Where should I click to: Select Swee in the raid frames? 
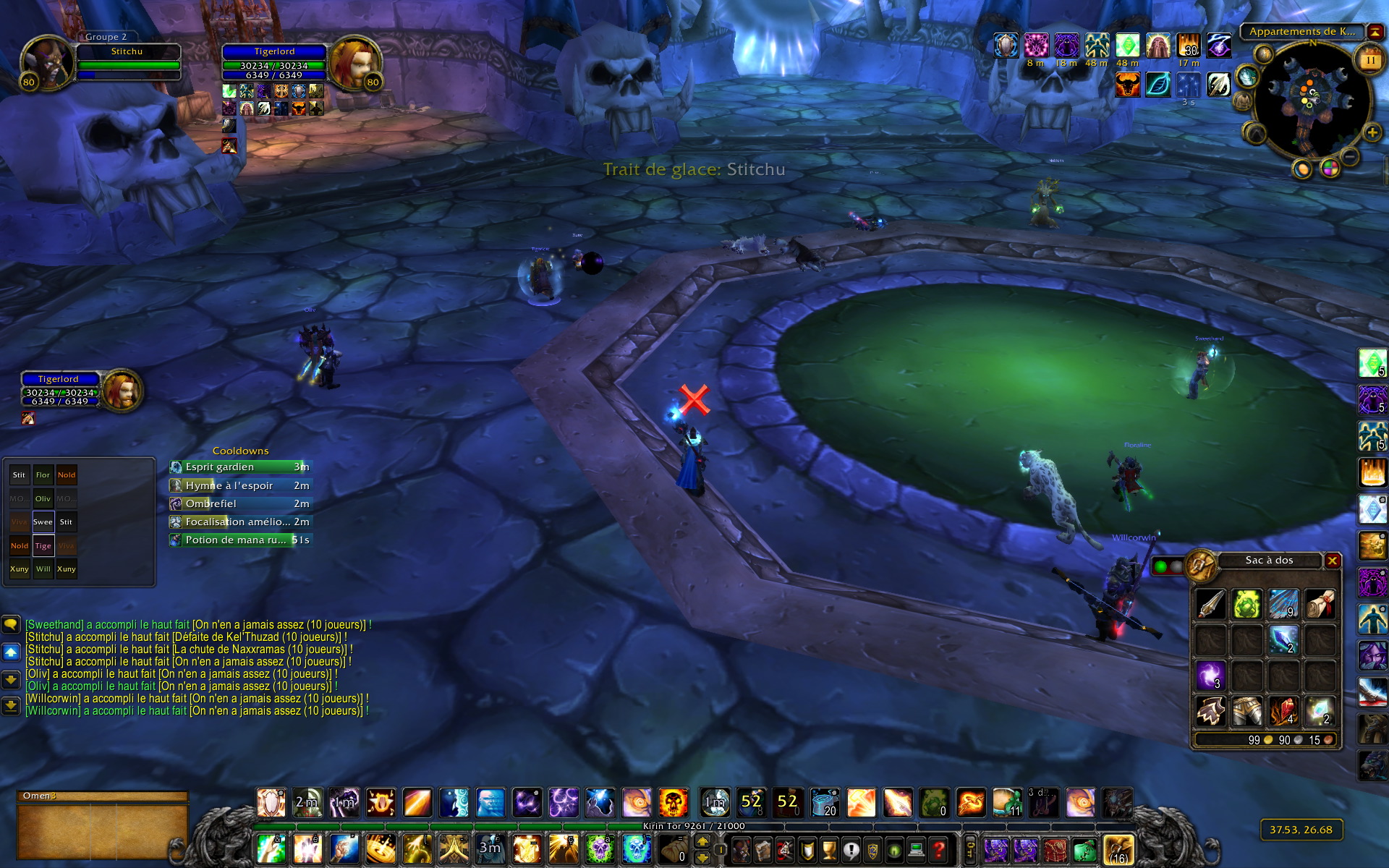(43, 522)
